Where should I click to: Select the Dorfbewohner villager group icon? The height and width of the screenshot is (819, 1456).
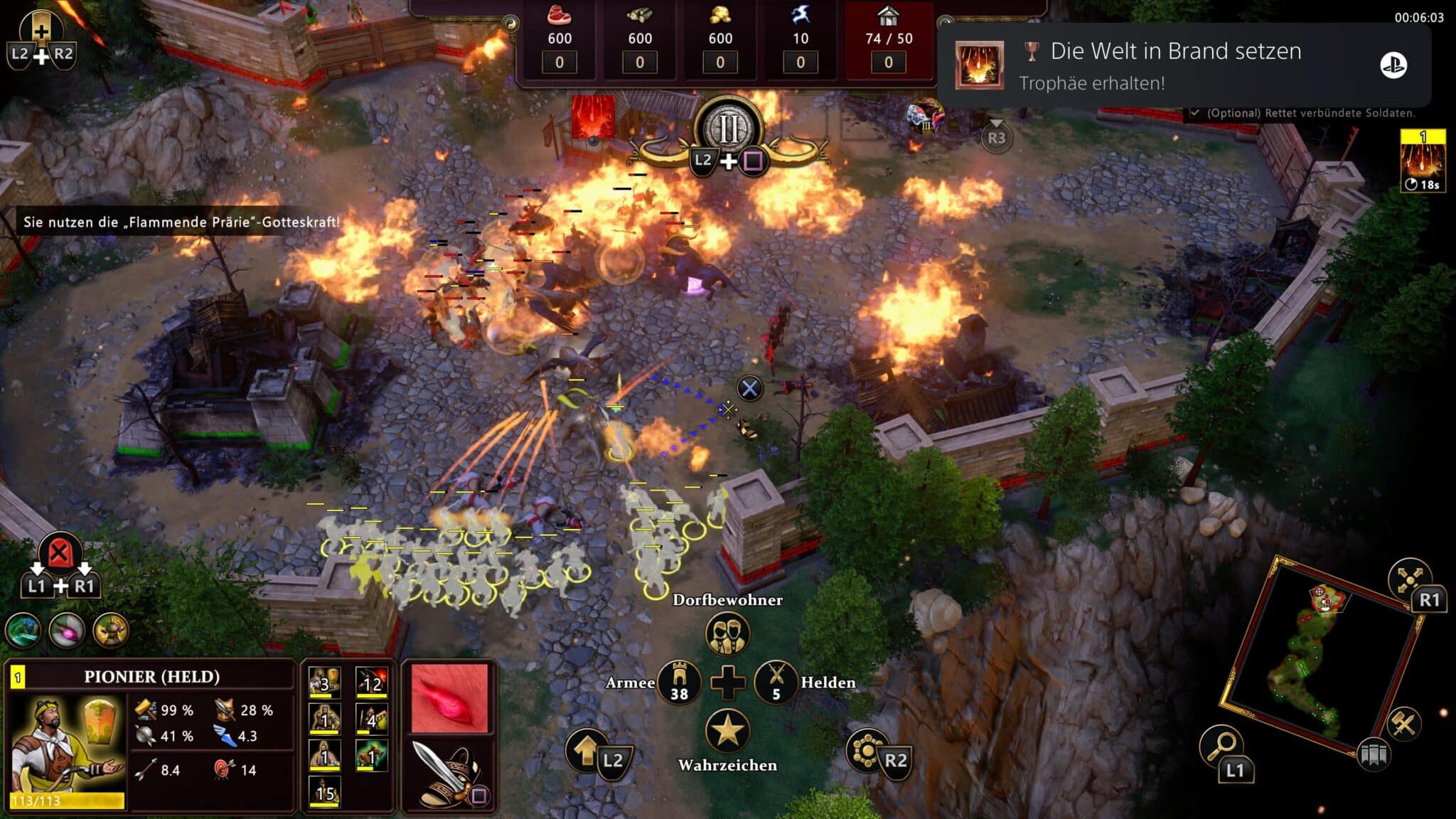click(x=727, y=633)
